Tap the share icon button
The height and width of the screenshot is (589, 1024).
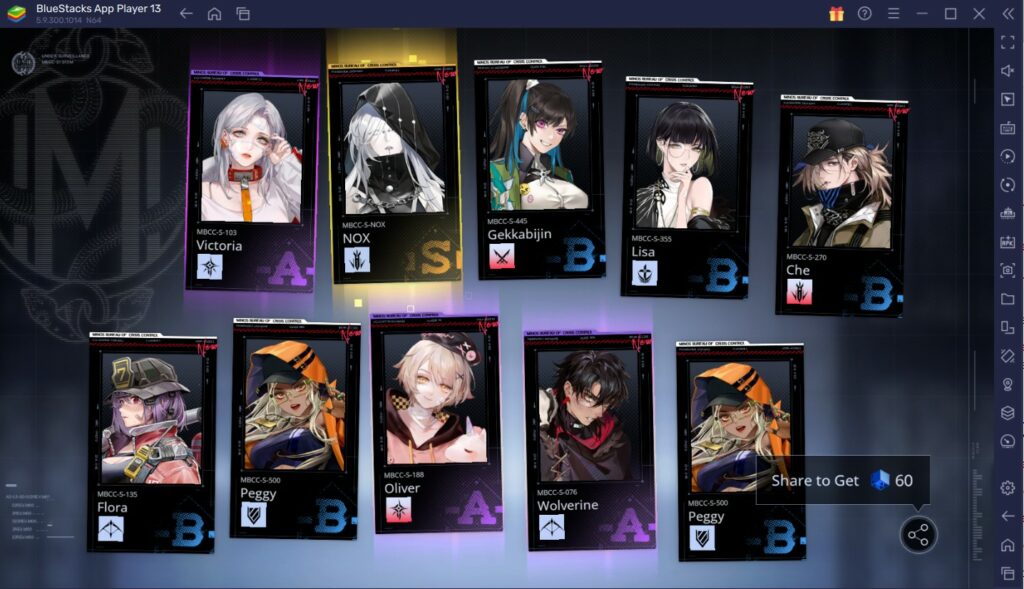pyautogui.click(x=917, y=535)
